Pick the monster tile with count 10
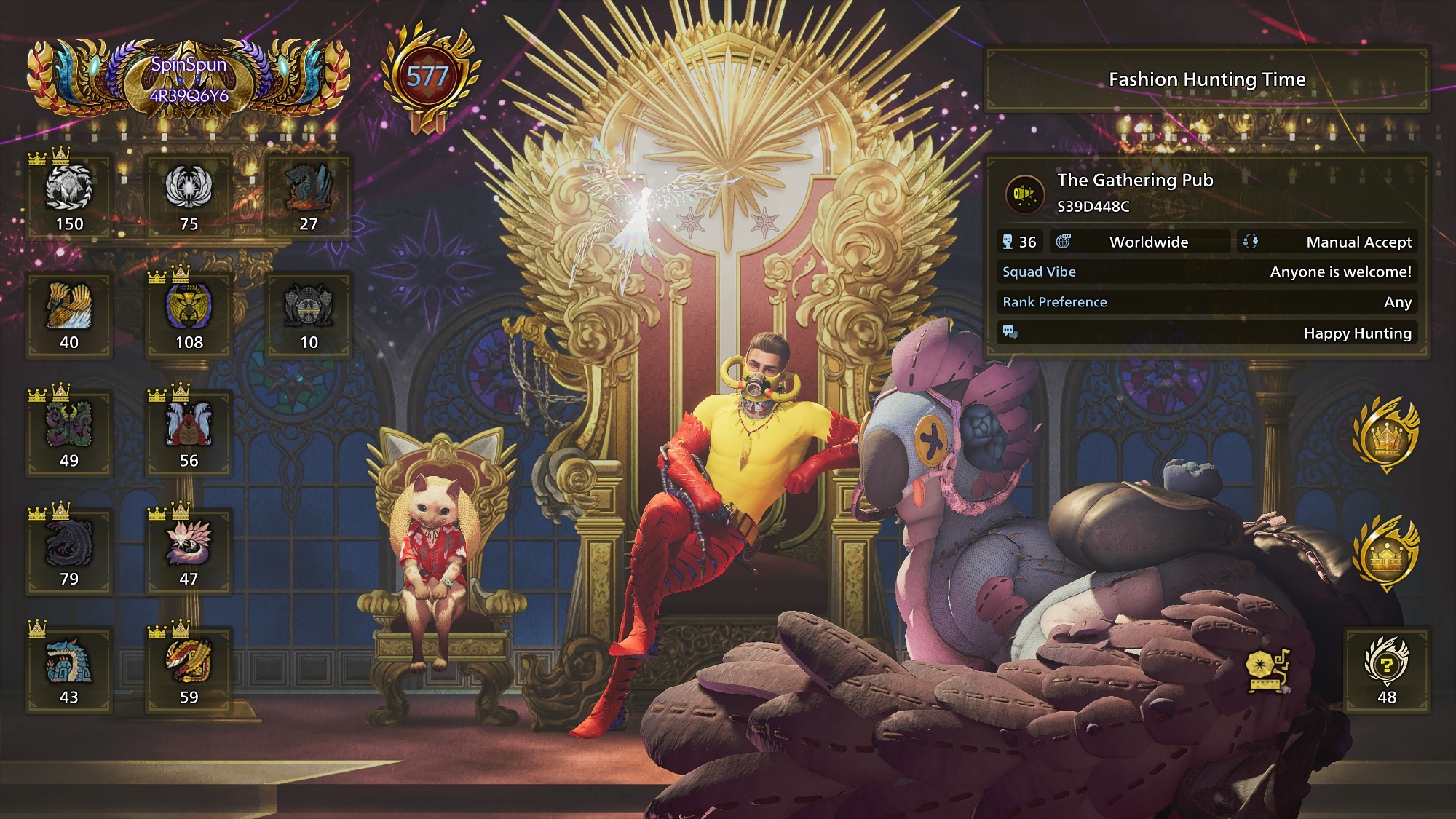 (x=309, y=314)
